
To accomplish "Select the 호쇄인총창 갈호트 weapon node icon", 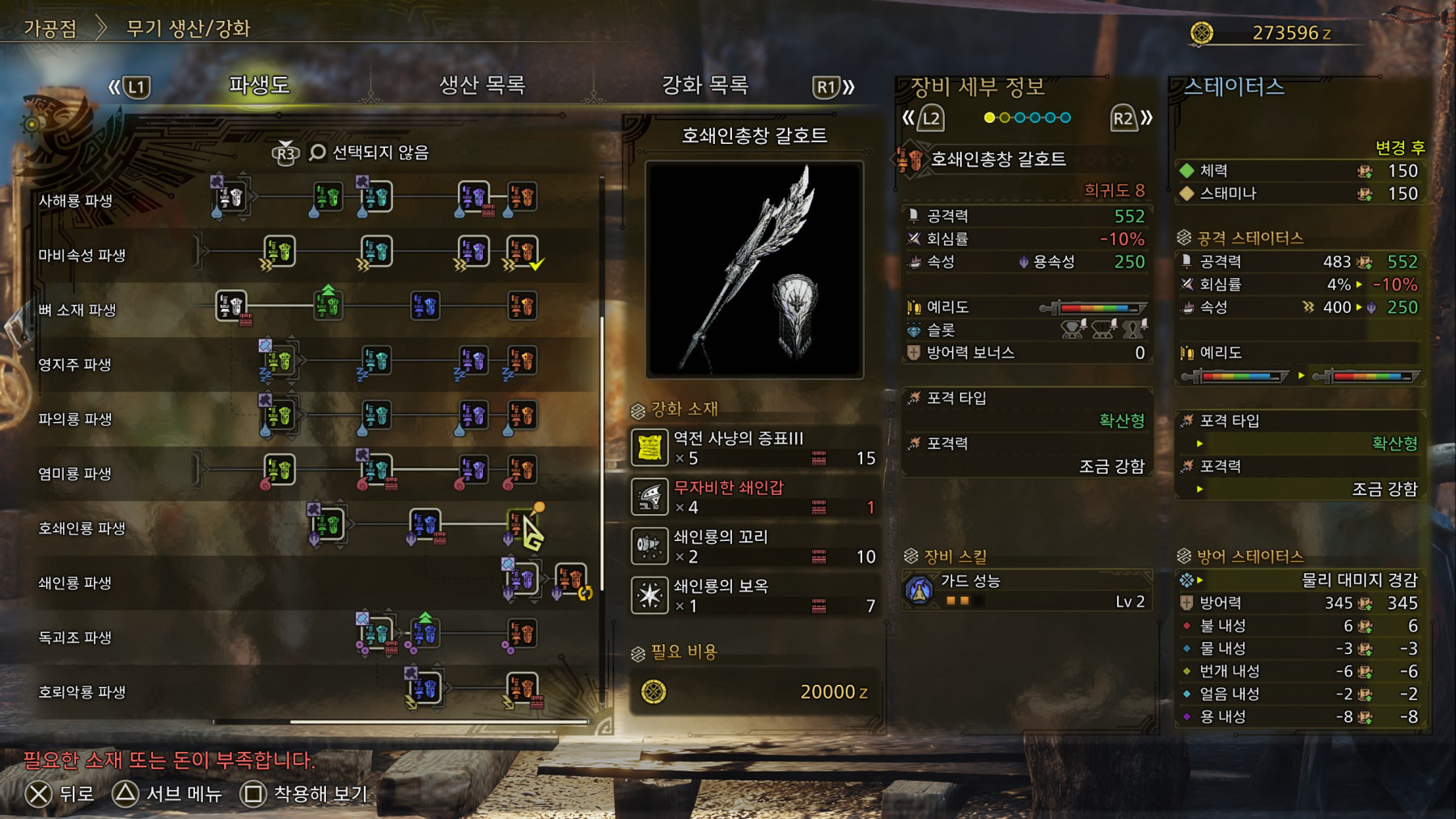I will coord(520,524).
